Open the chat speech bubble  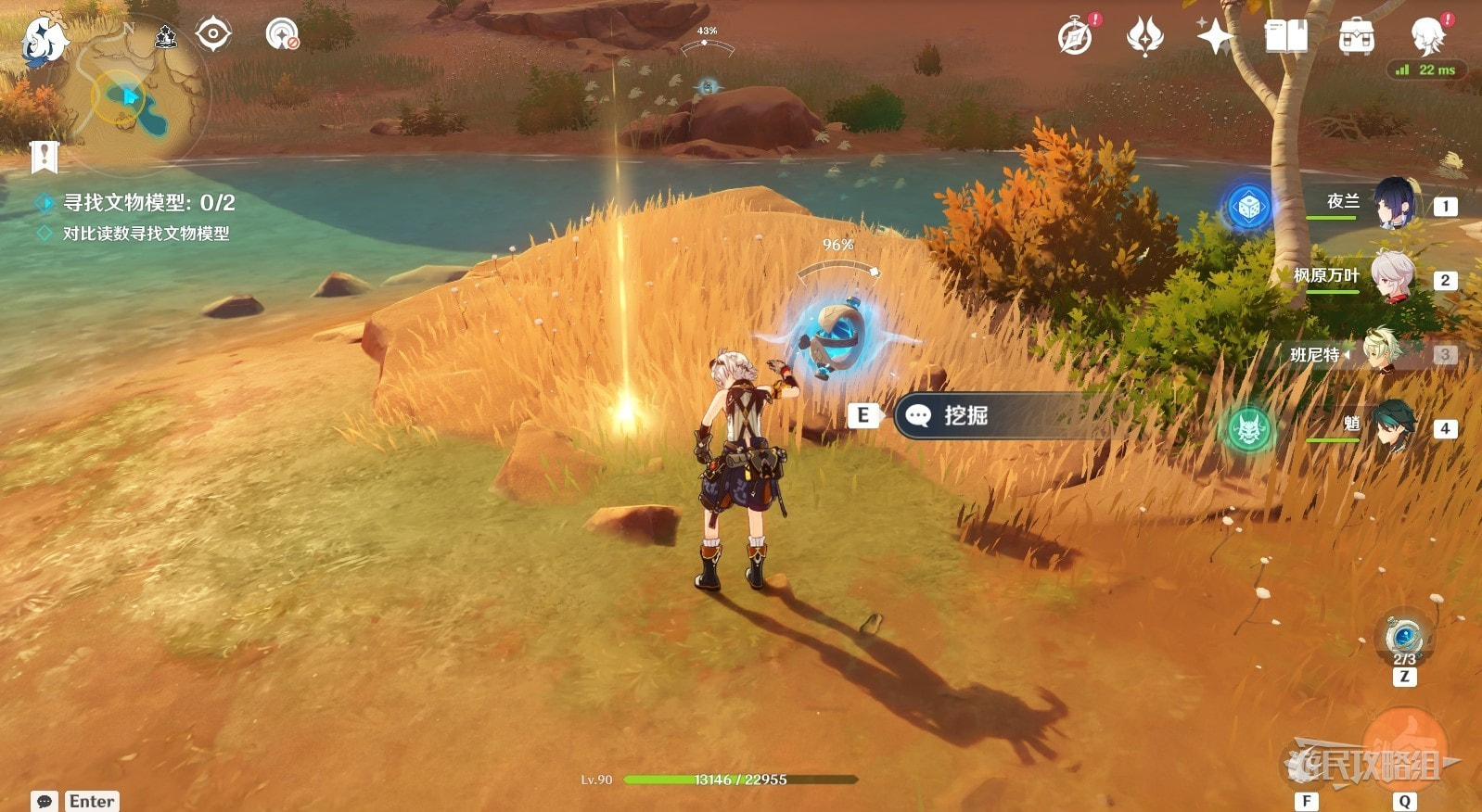[x=44, y=801]
